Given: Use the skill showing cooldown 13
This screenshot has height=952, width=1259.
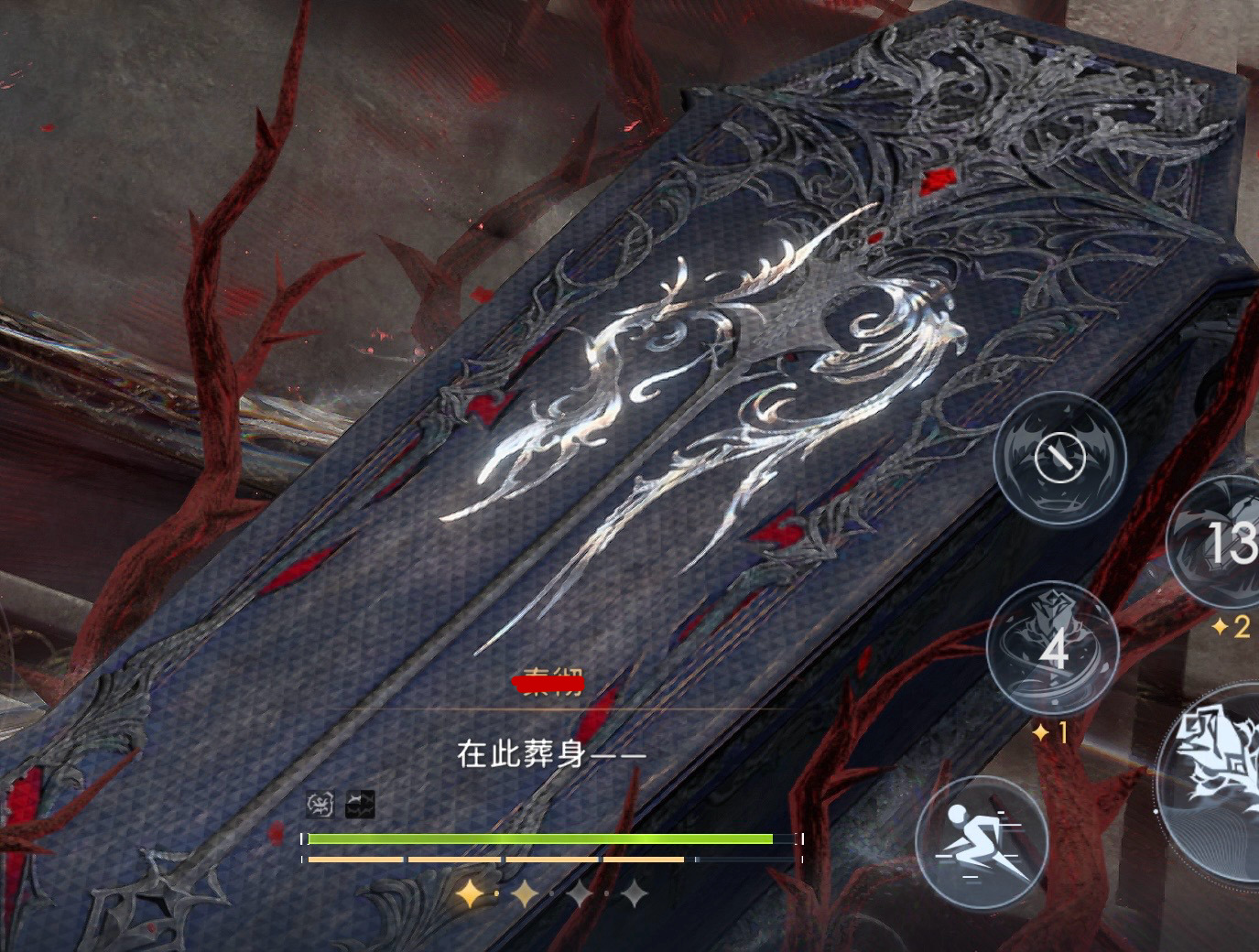Looking at the screenshot, I should click(1222, 542).
